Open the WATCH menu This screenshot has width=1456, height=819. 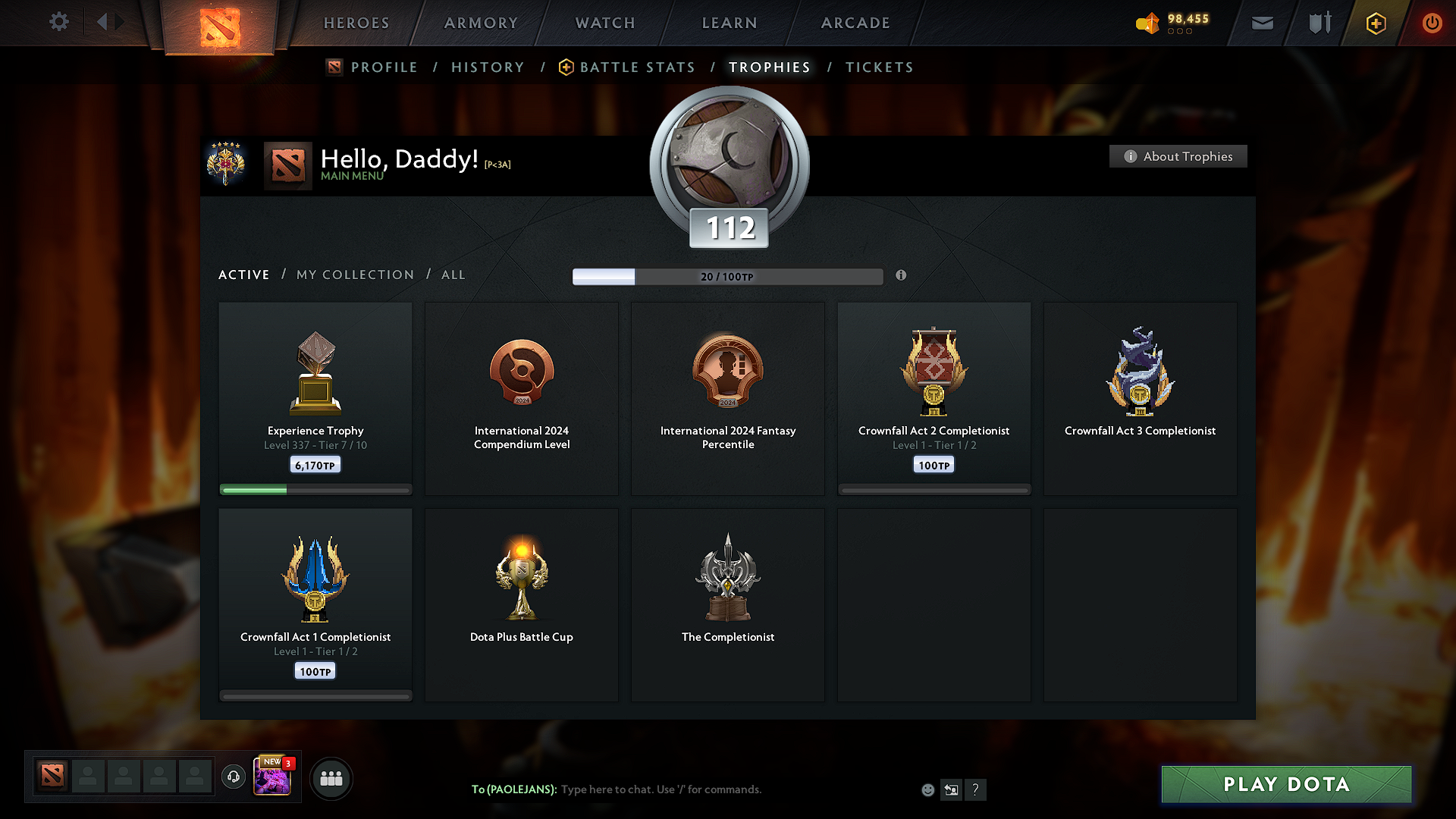[604, 23]
